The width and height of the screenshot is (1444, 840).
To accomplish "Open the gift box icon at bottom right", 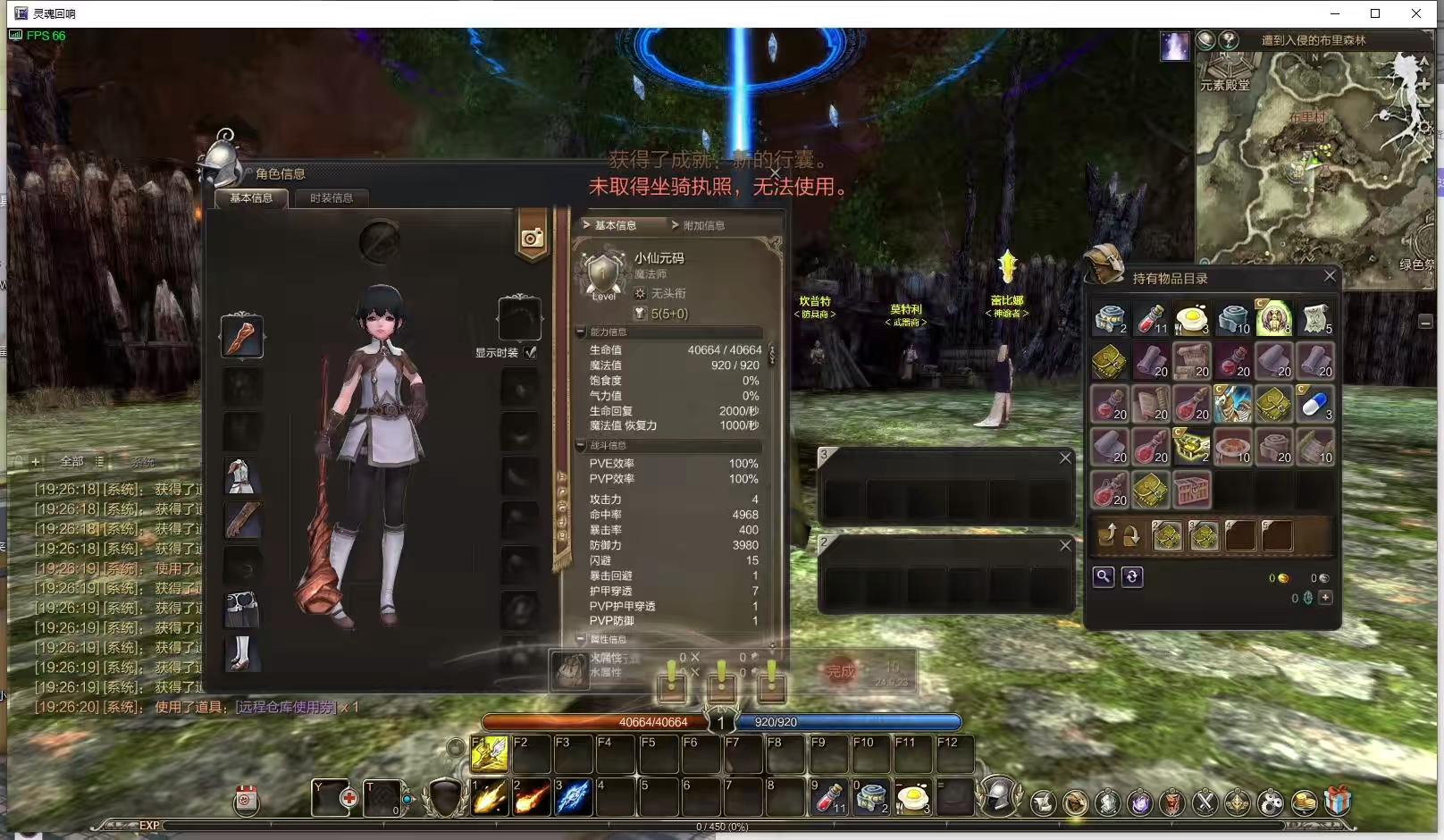I will click(1337, 802).
